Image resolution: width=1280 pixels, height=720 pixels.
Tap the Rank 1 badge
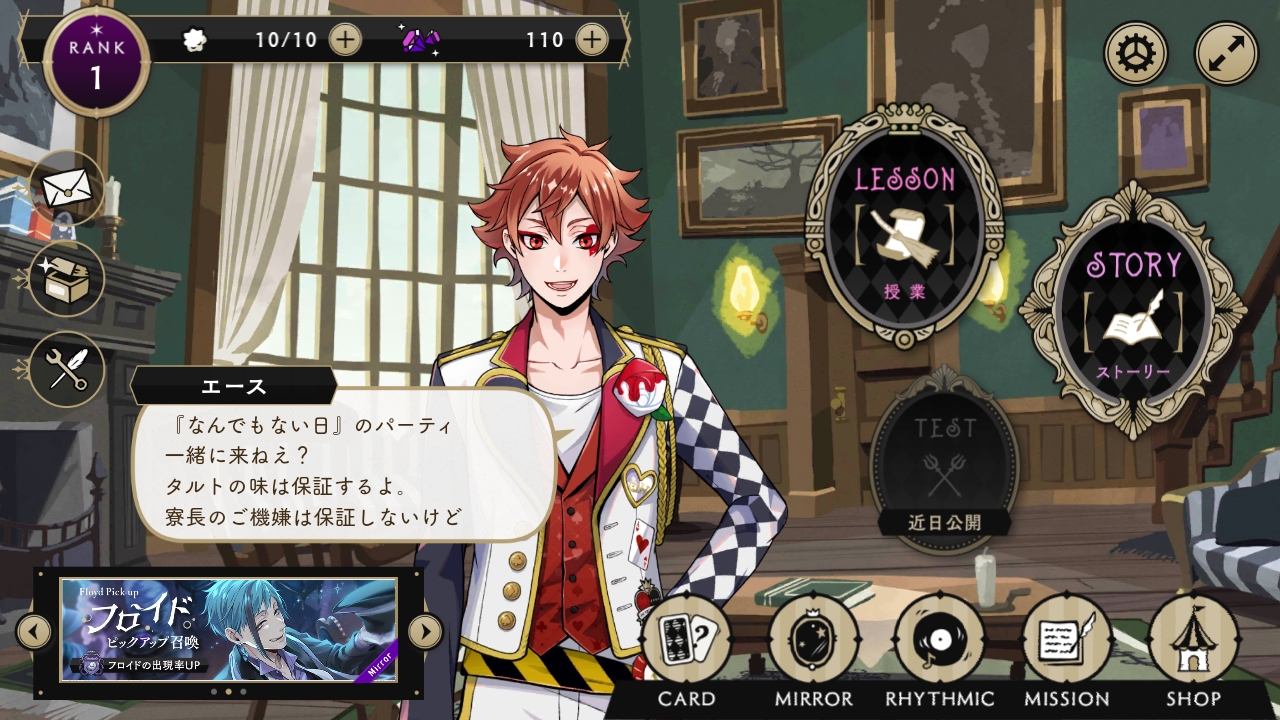97,62
